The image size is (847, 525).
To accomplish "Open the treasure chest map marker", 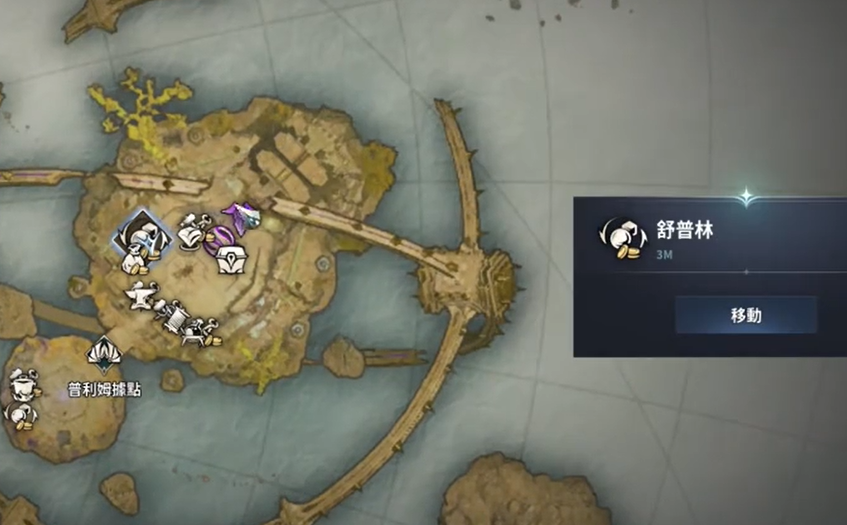I will tap(233, 259).
